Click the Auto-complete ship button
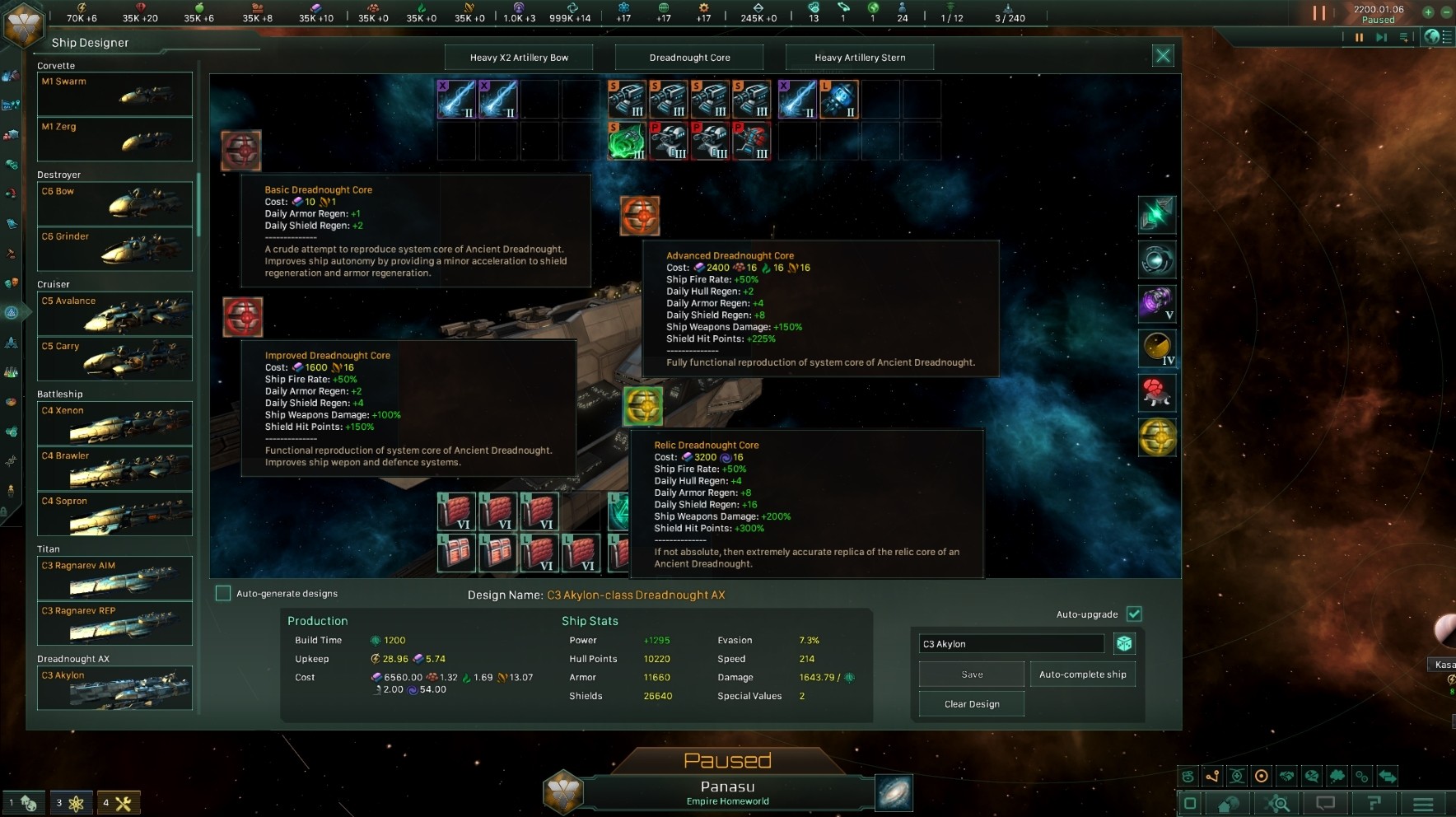The width and height of the screenshot is (1456, 817). click(1083, 674)
